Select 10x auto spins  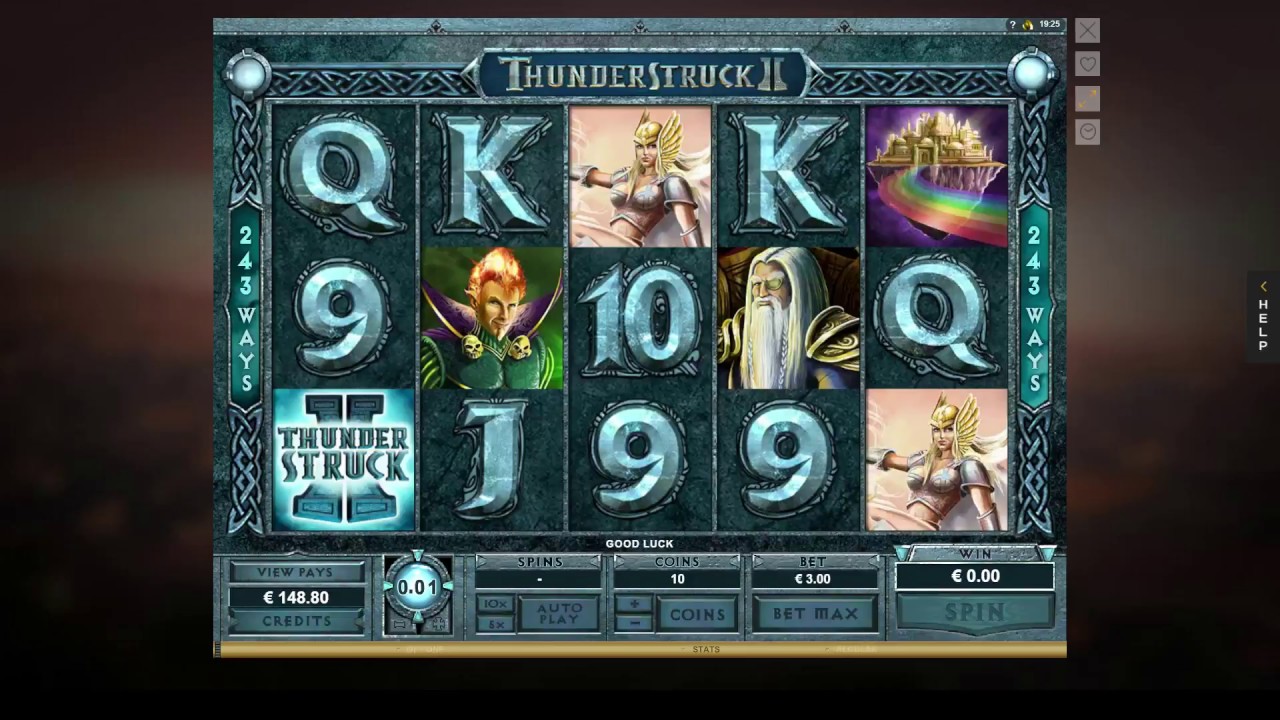pyautogui.click(x=495, y=604)
